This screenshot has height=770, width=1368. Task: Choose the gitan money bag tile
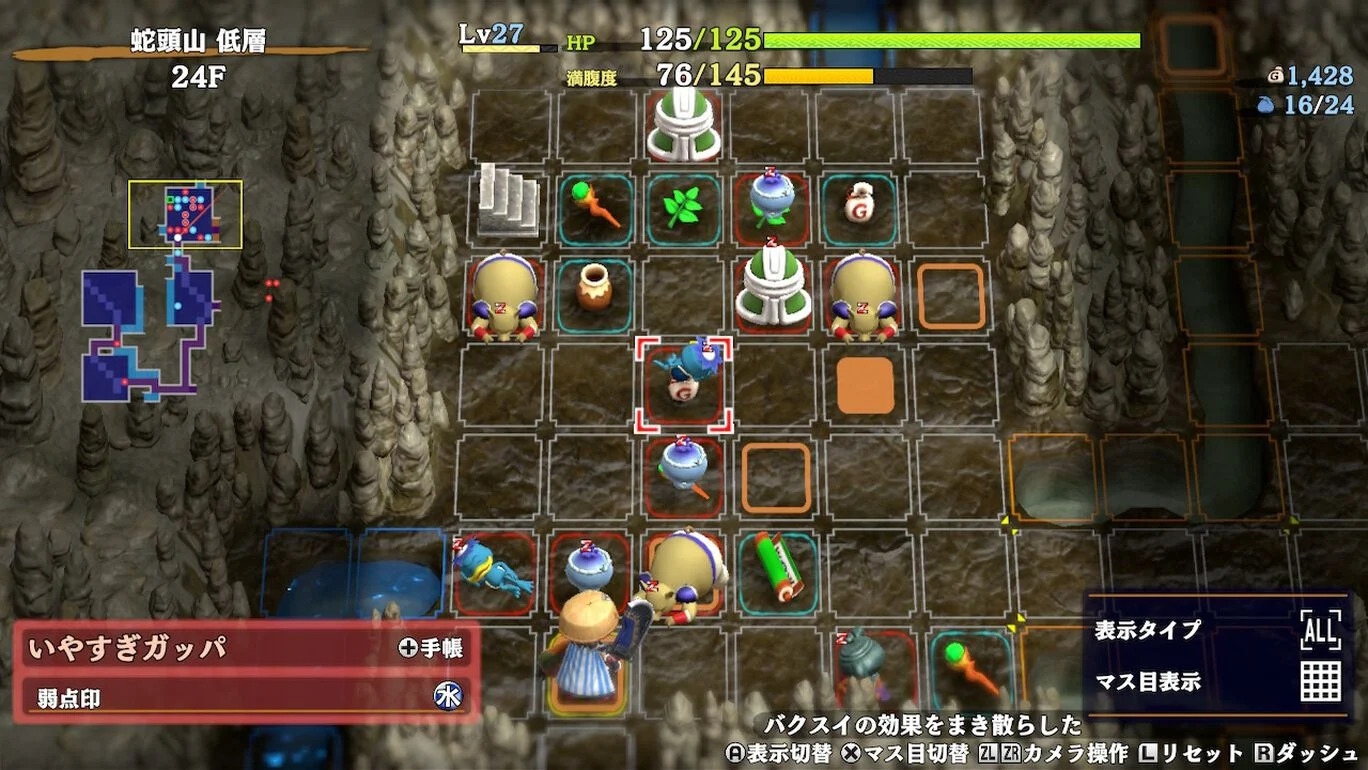(x=859, y=208)
